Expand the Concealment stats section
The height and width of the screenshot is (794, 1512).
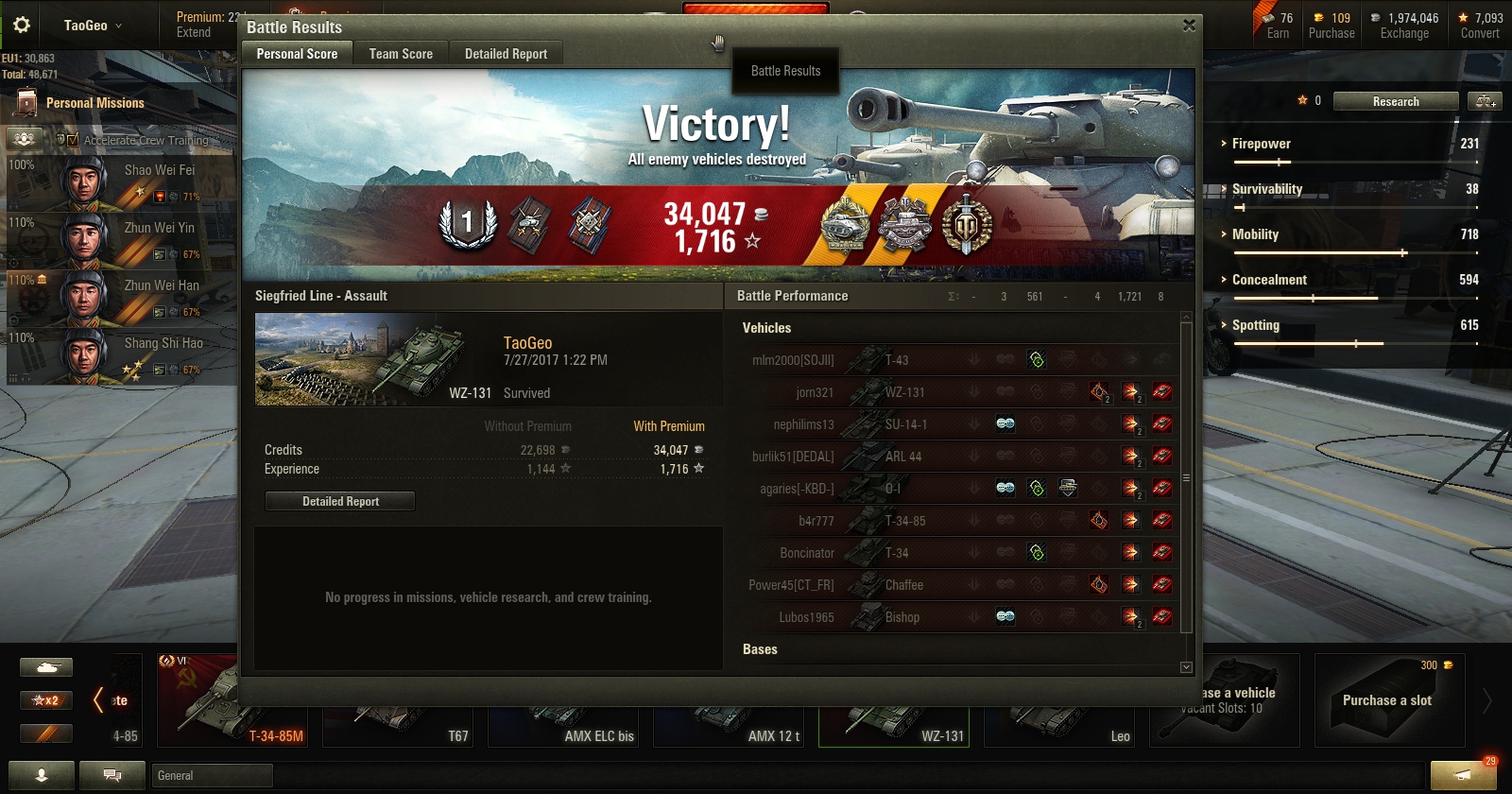point(1269,280)
